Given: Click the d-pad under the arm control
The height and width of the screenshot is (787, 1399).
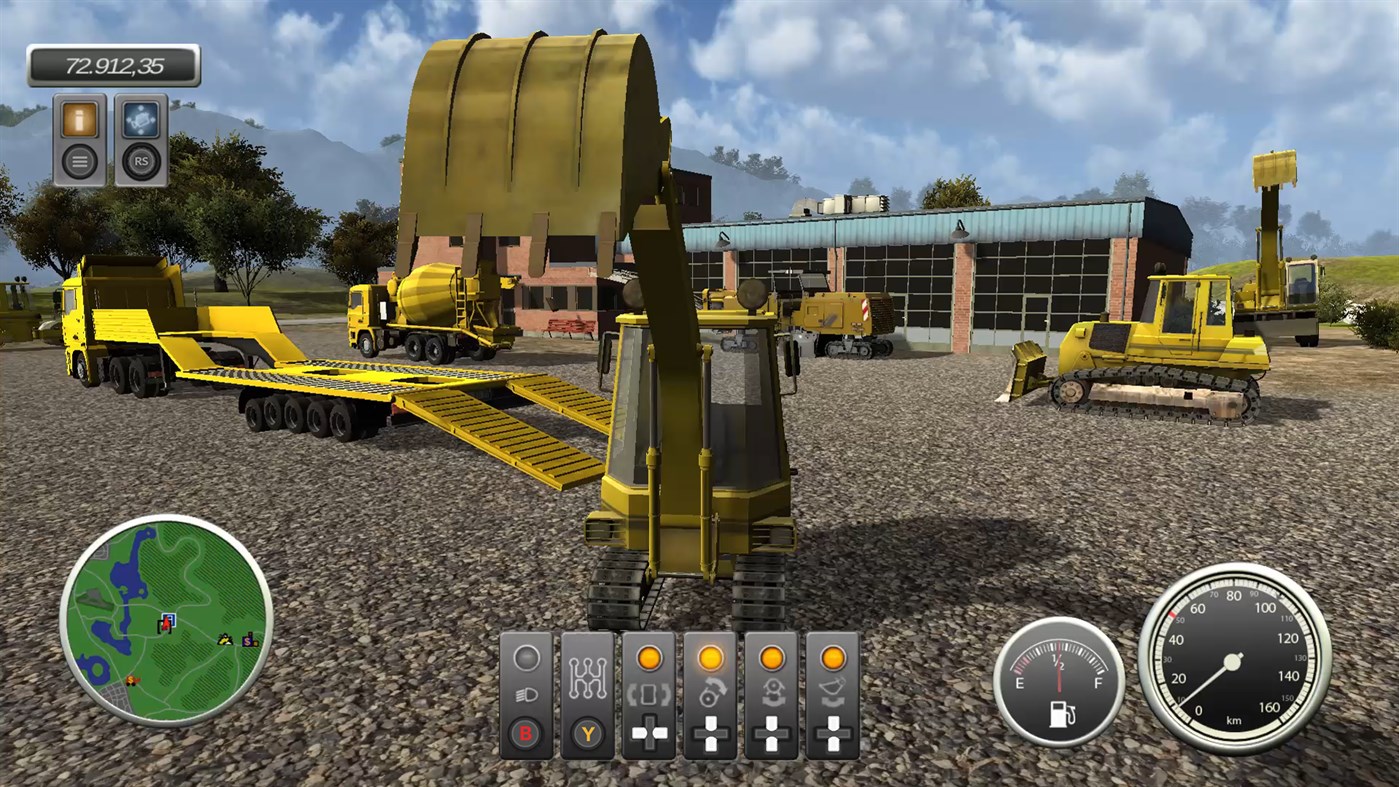Looking at the screenshot, I should point(770,733).
